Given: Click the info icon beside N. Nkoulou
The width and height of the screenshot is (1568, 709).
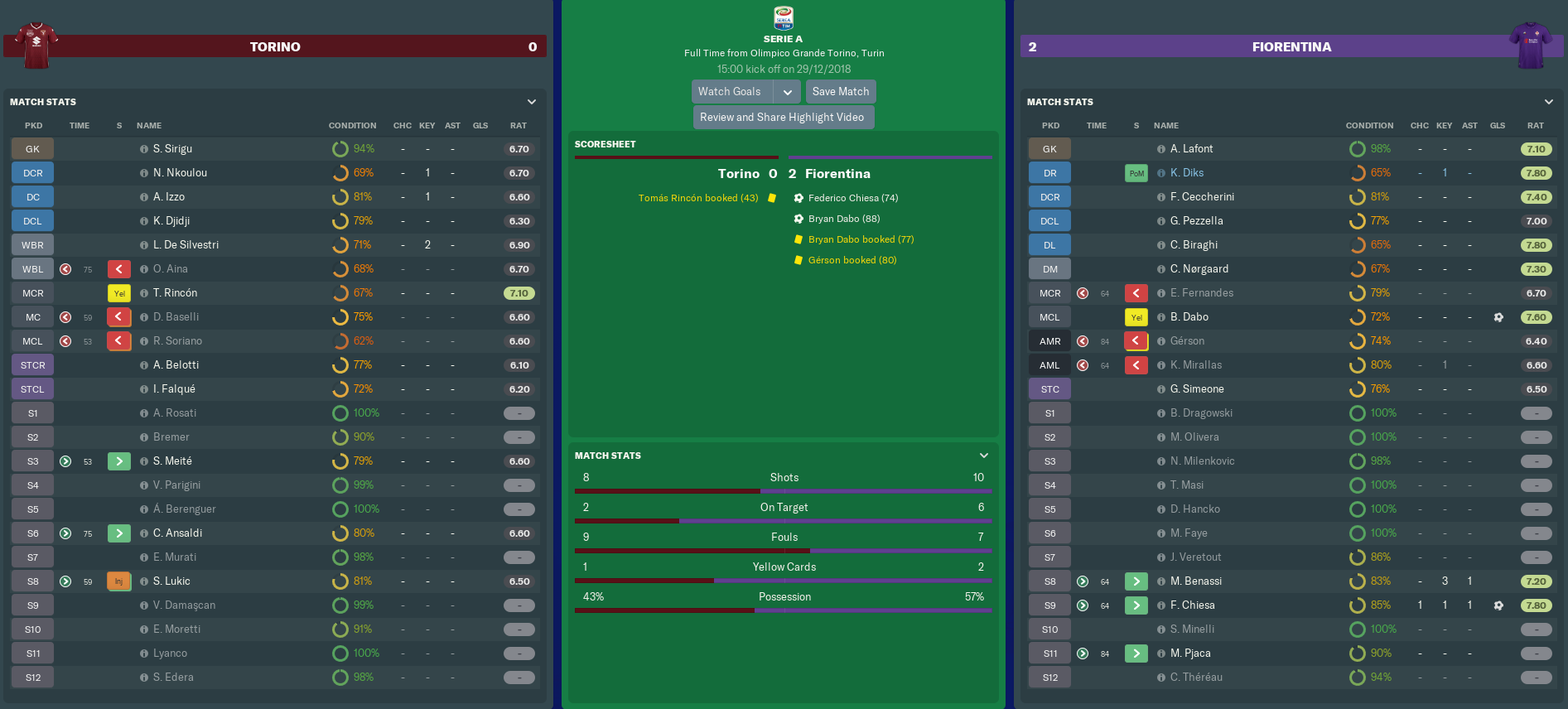Looking at the screenshot, I should (x=144, y=173).
